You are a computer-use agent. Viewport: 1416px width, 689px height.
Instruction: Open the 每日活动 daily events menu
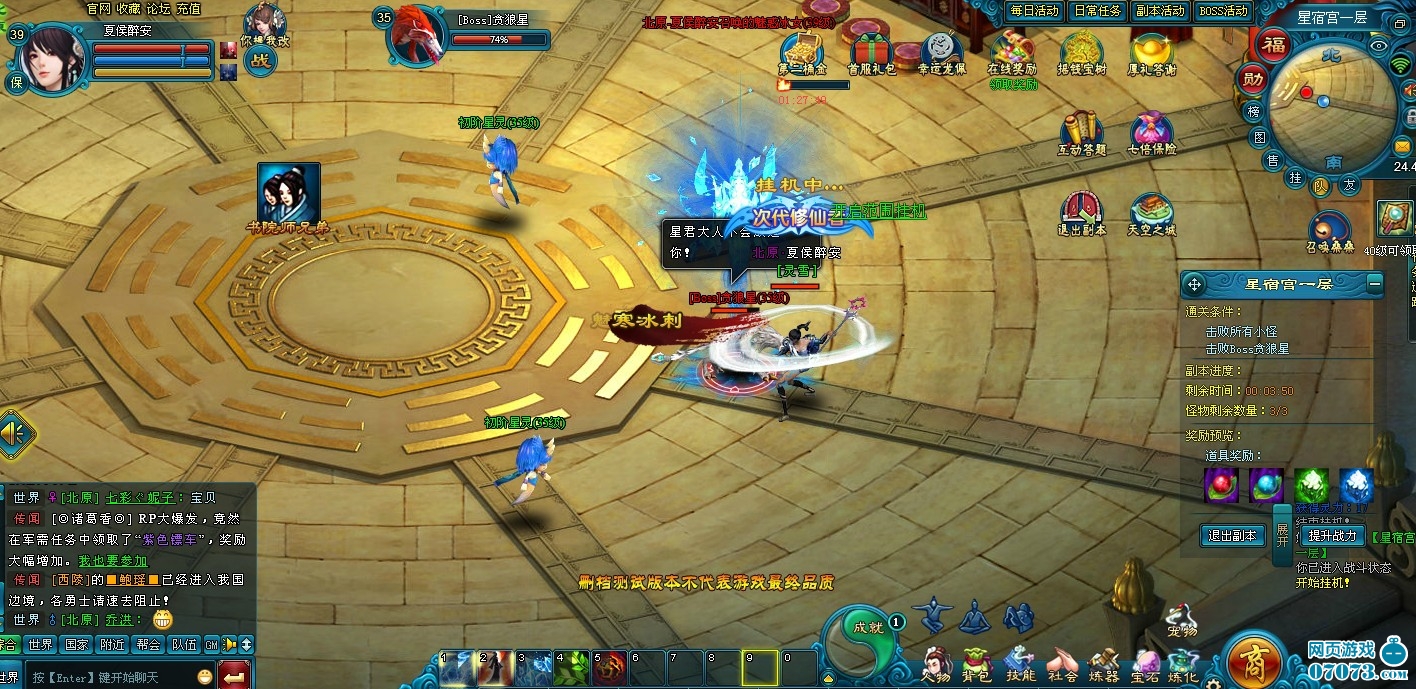pyautogui.click(x=1034, y=11)
